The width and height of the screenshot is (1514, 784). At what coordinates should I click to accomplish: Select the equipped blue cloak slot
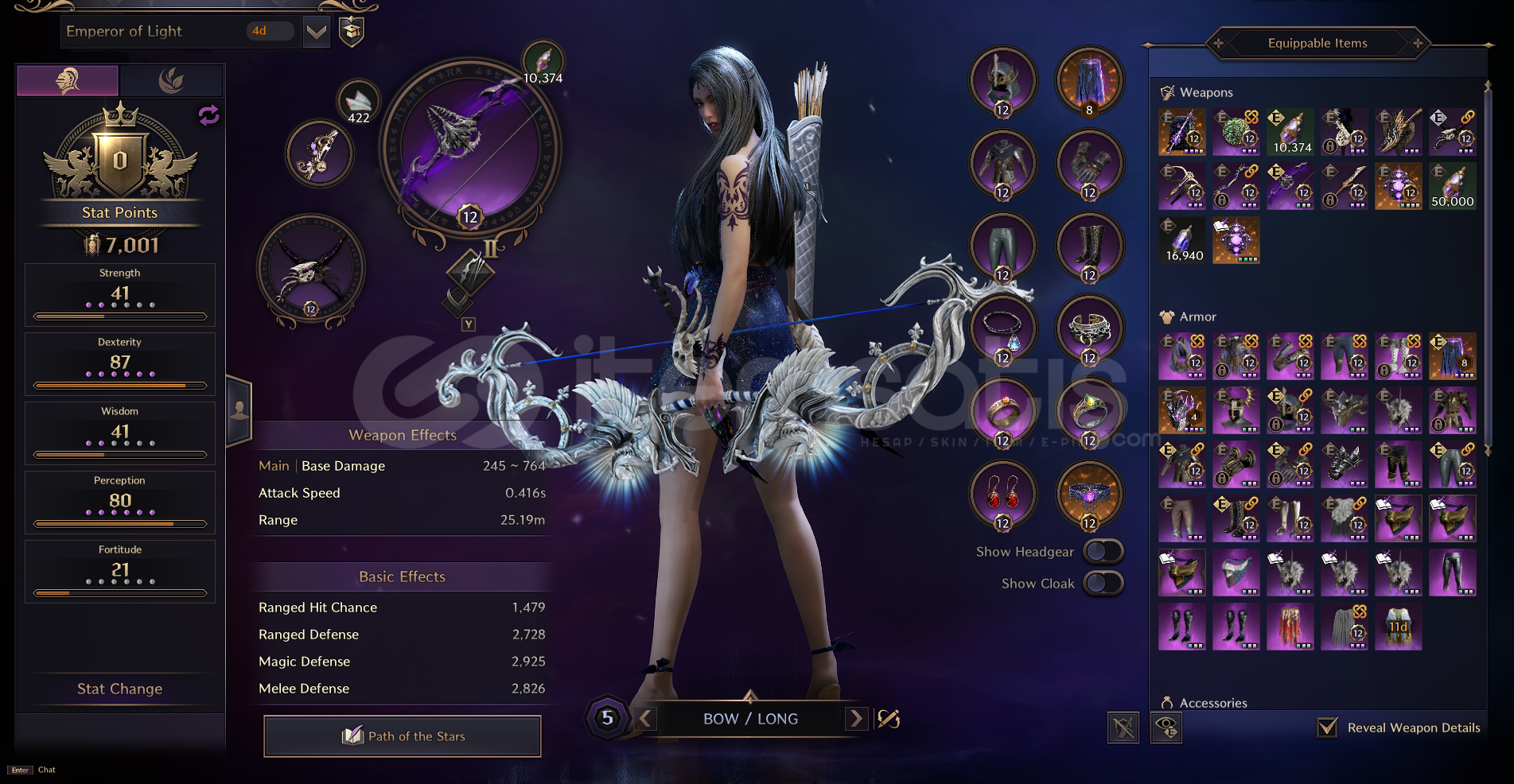[x=1089, y=81]
